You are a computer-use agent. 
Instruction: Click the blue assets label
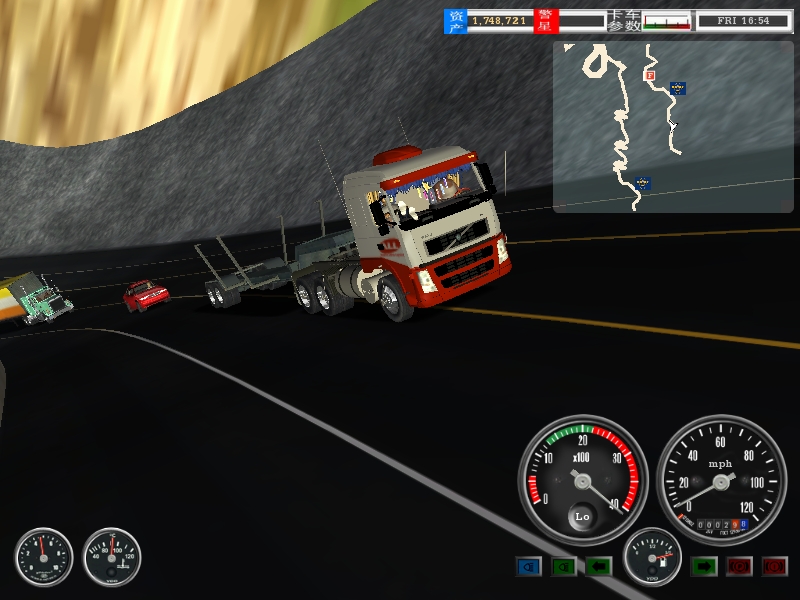456,20
